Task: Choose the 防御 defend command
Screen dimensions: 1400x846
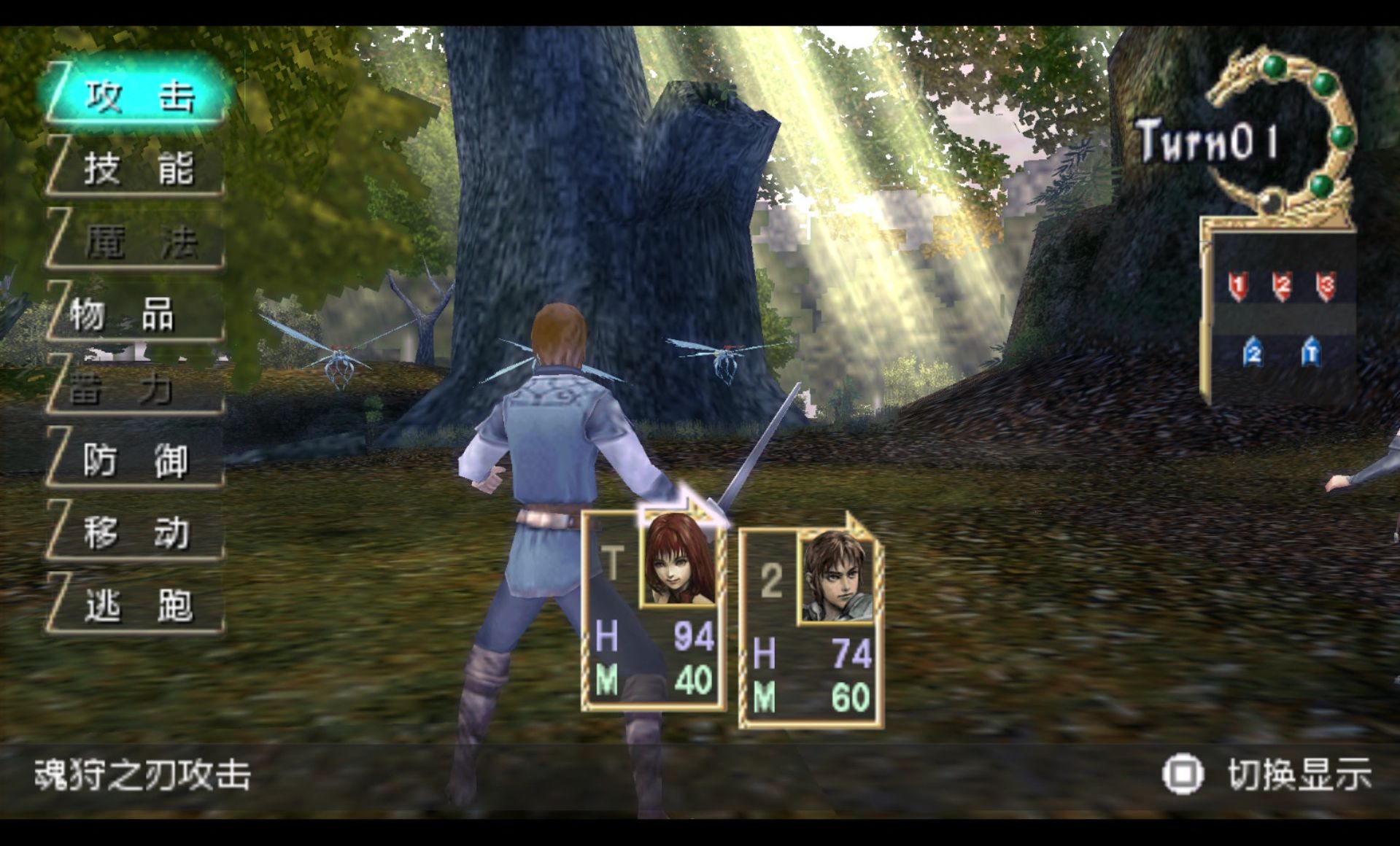Action: [x=137, y=461]
